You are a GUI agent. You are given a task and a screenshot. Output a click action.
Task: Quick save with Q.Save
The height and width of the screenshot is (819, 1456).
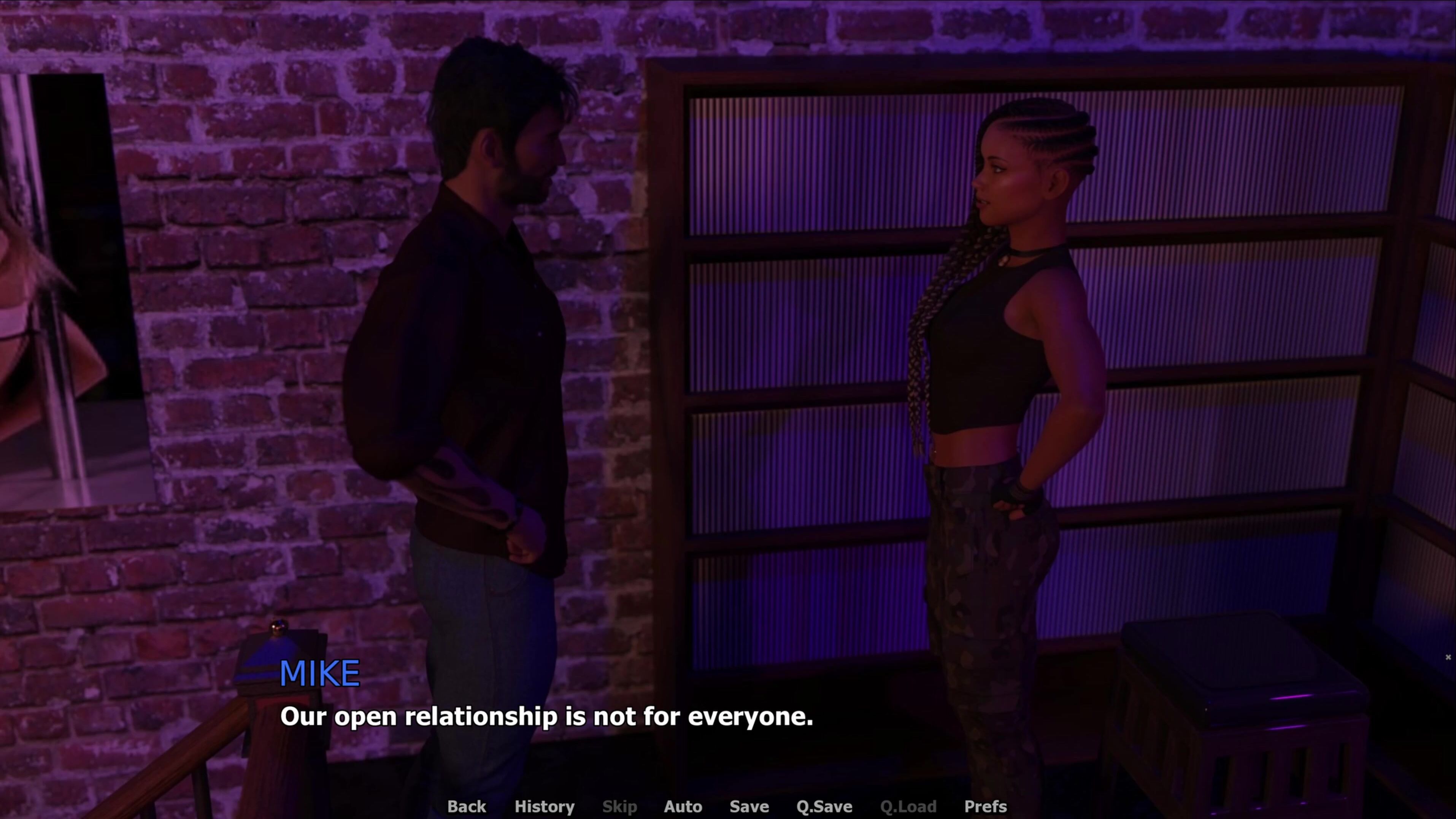(824, 806)
